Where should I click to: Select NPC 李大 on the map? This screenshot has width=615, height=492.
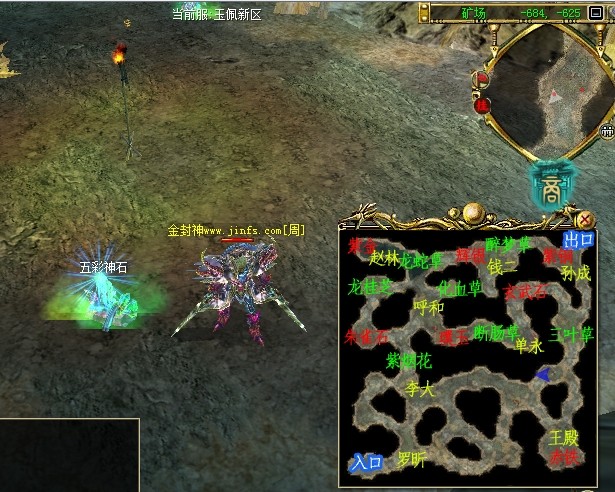click(420, 389)
